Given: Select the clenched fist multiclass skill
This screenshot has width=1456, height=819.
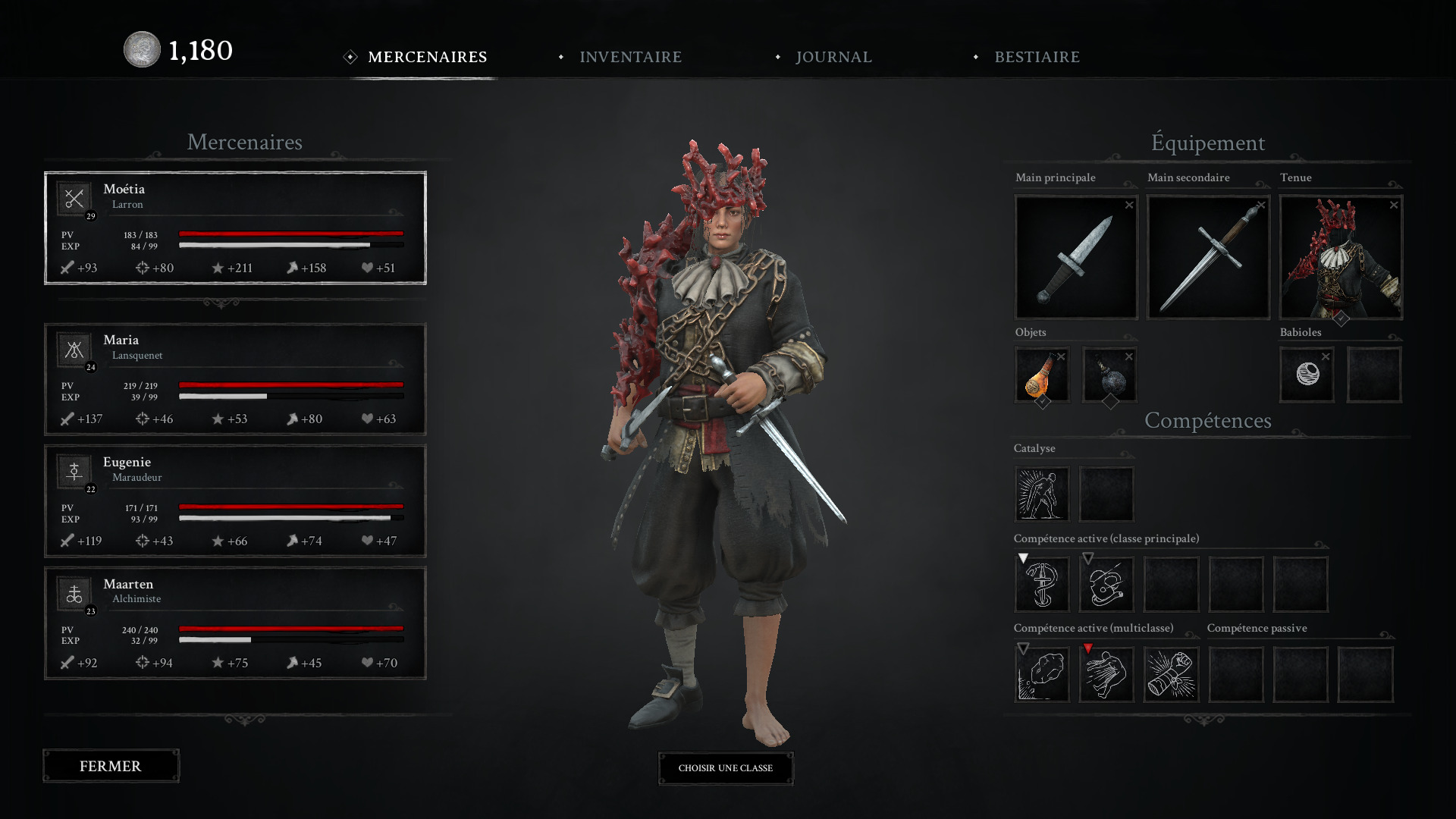Looking at the screenshot, I should 1171,674.
